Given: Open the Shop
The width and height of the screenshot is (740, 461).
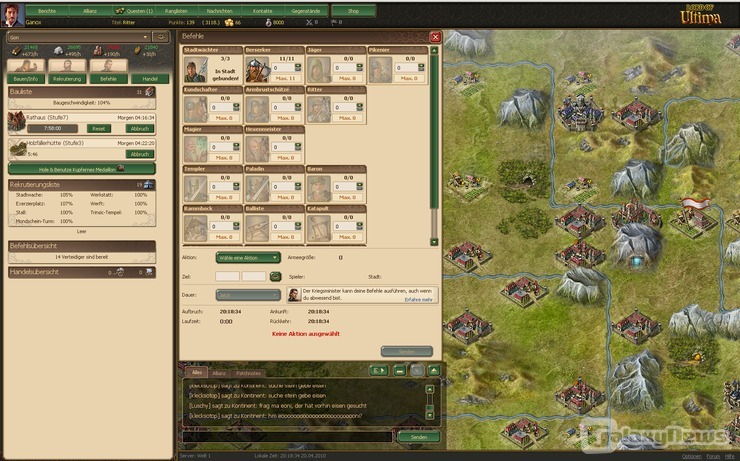Looking at the screenshot, I should pyautogui.click(x=353, y=10).
